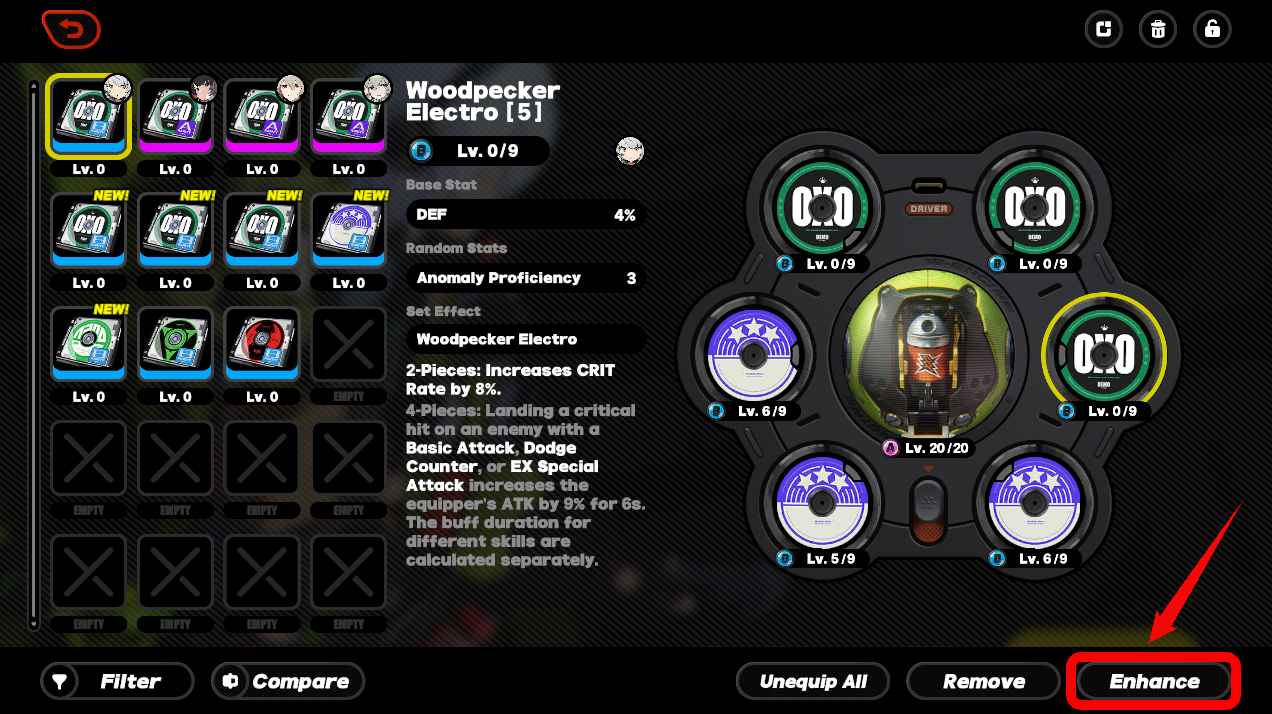Click the DEF base stat row
Screen dimensions: 1272x714
coord(526,215)
